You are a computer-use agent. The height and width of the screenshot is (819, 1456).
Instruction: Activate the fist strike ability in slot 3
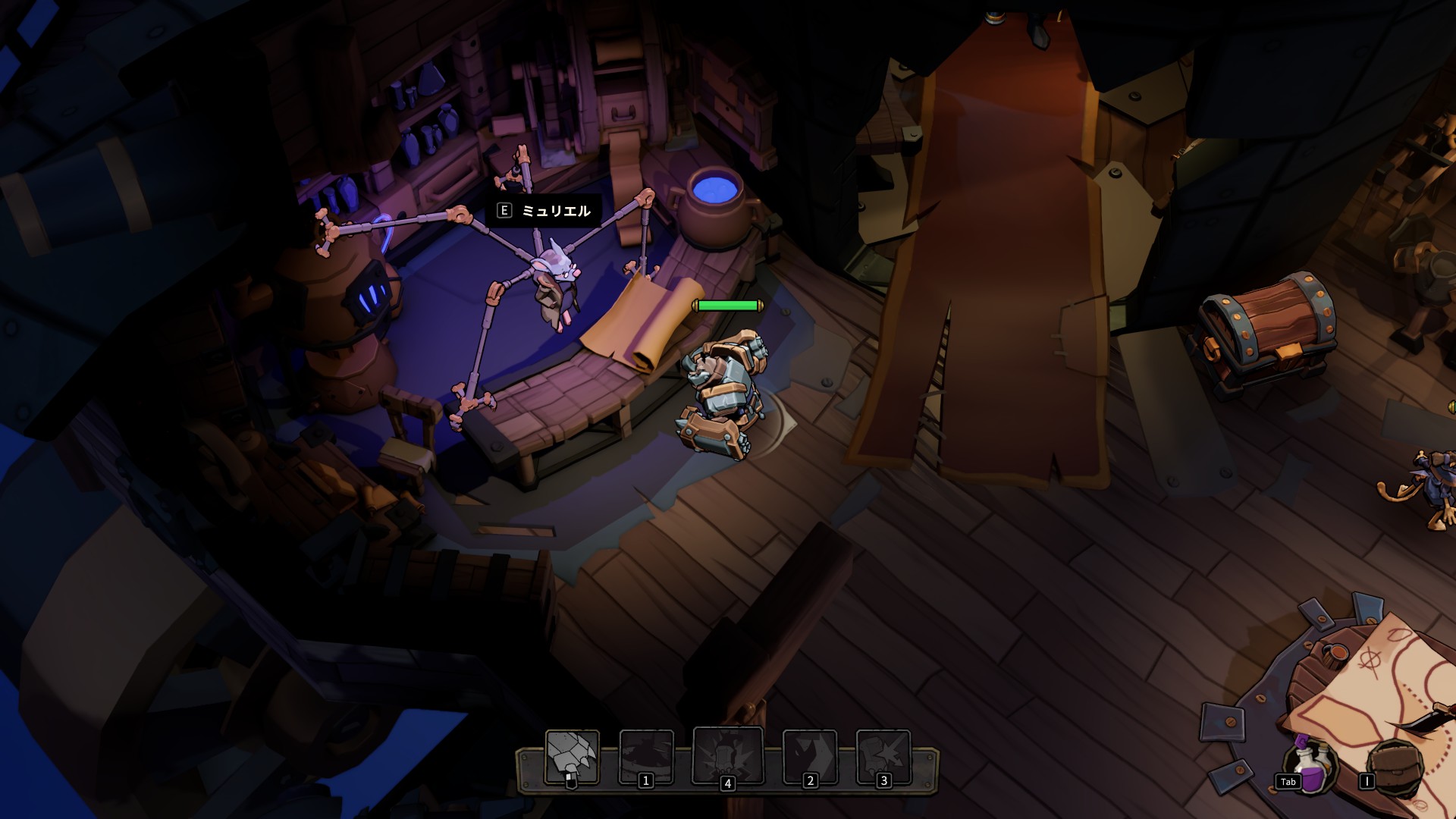[883, 756]
